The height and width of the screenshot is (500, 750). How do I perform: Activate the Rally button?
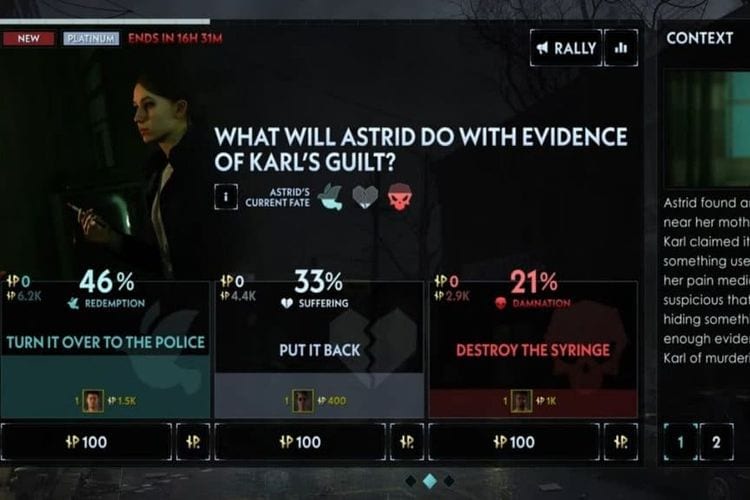click(565, 48)
